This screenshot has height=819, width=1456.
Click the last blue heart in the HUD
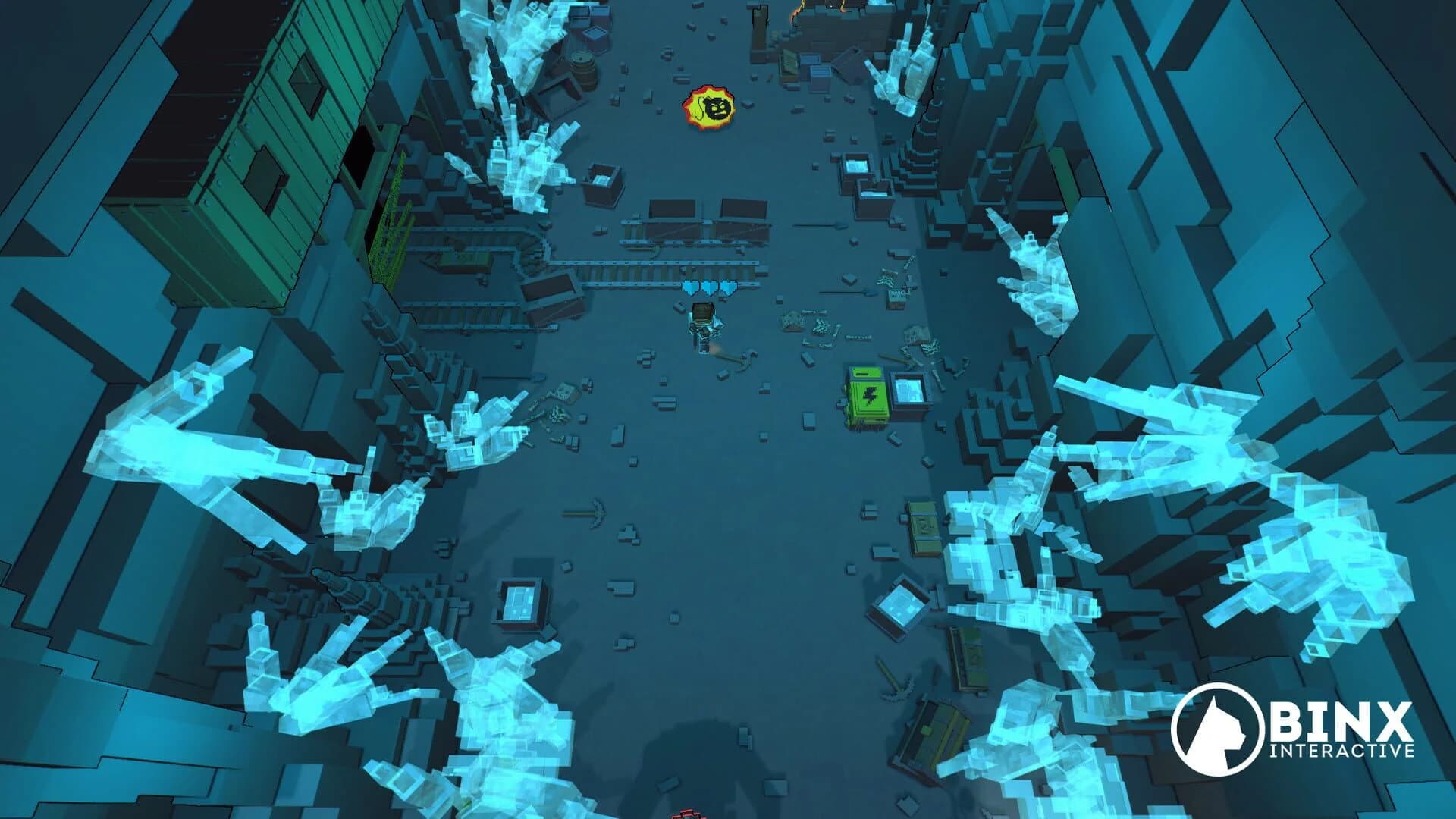pos(728,287)
